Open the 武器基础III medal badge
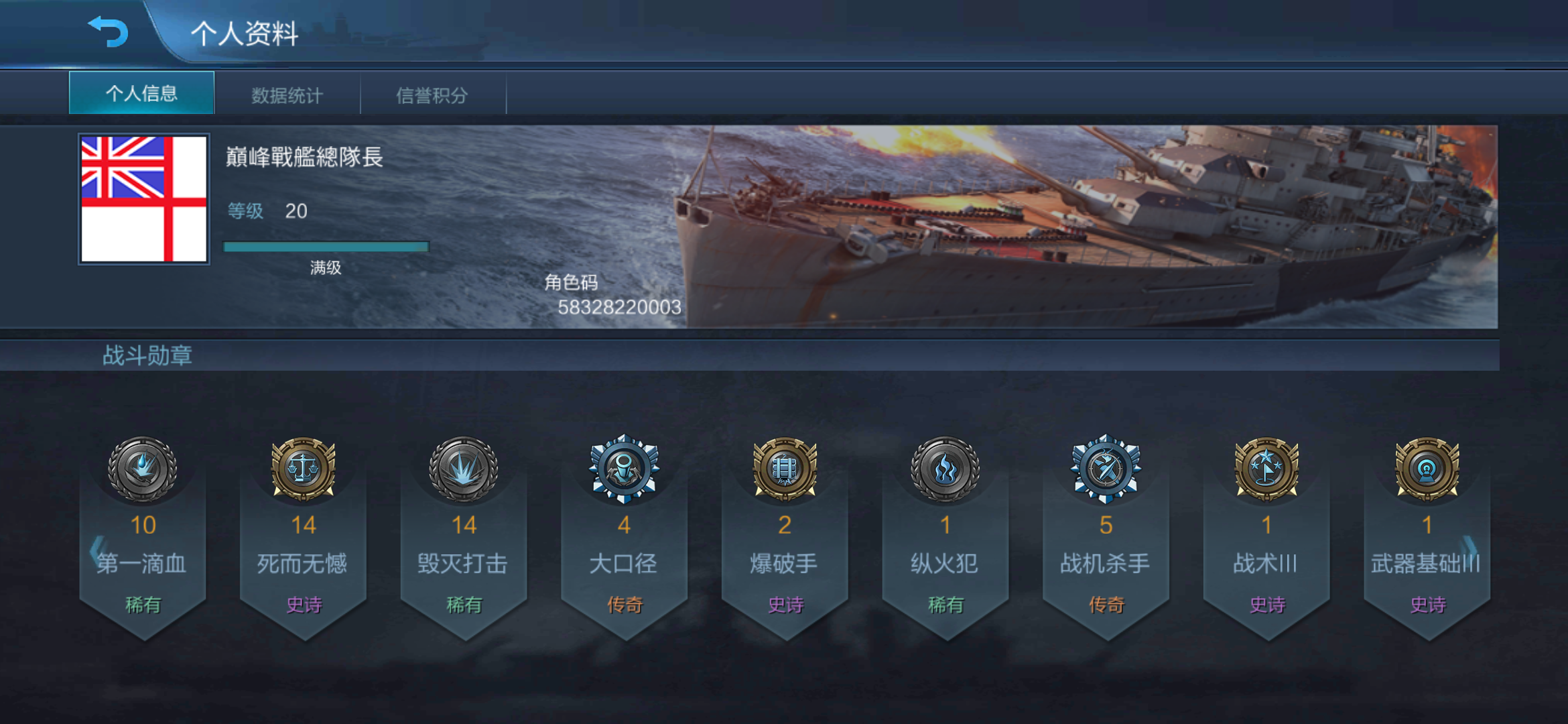1568x724 pixels. tap(1427, 469)
